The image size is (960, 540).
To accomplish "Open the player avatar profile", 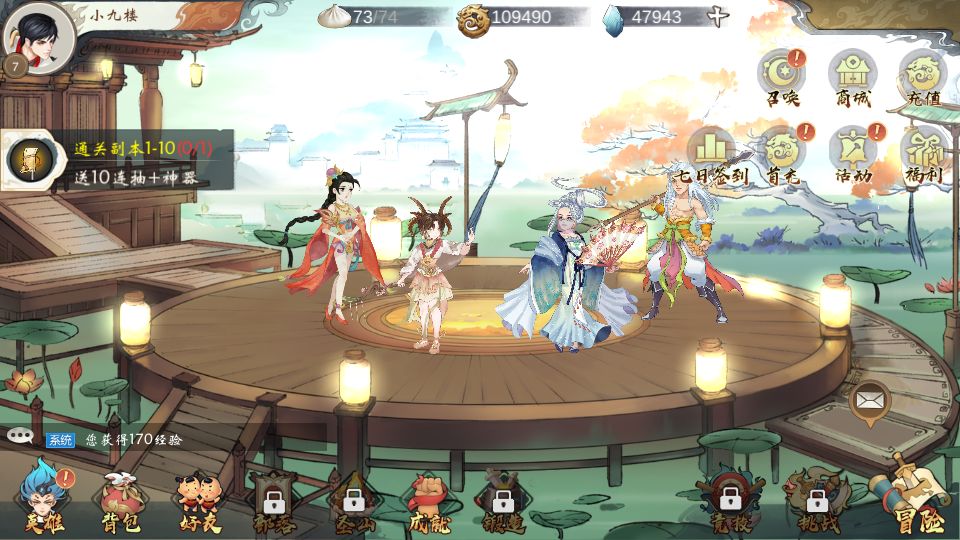I will [39, 38].
